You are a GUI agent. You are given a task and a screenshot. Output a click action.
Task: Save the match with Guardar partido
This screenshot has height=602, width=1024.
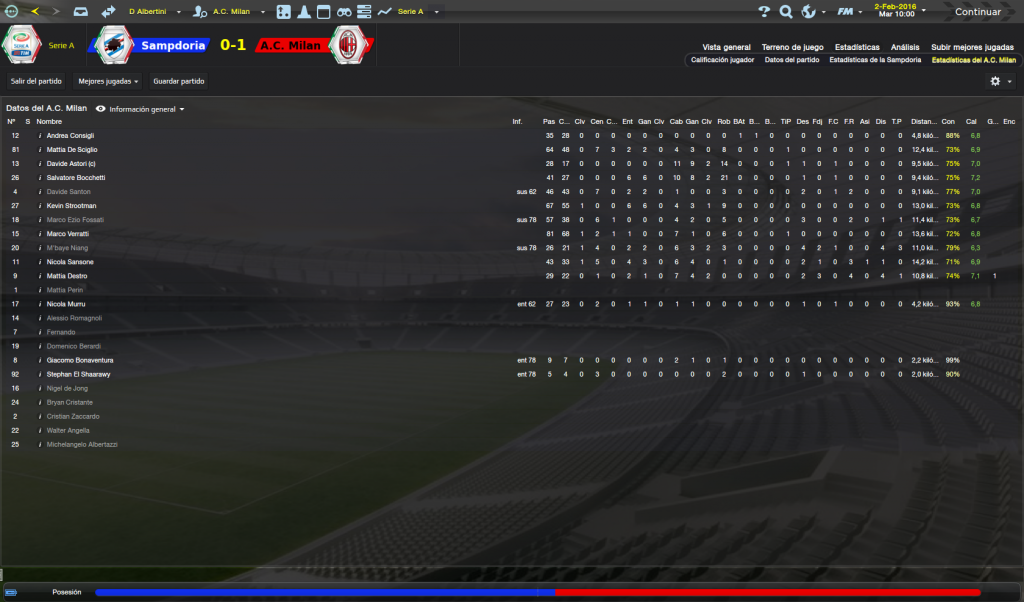(177, 81)
